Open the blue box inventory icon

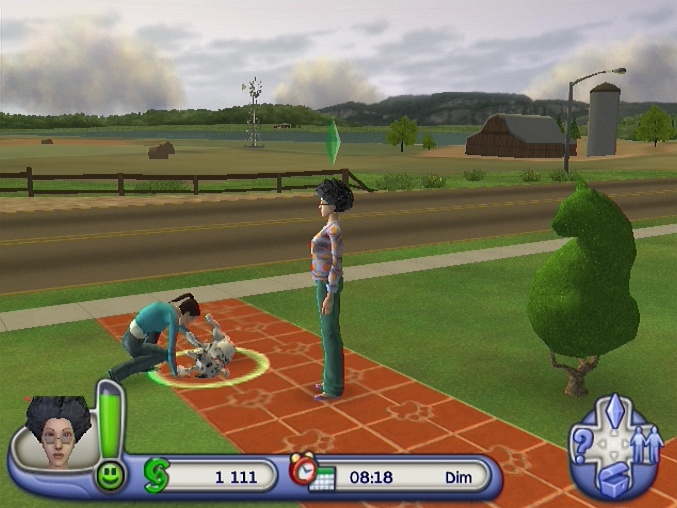click(x=613, y=479)
